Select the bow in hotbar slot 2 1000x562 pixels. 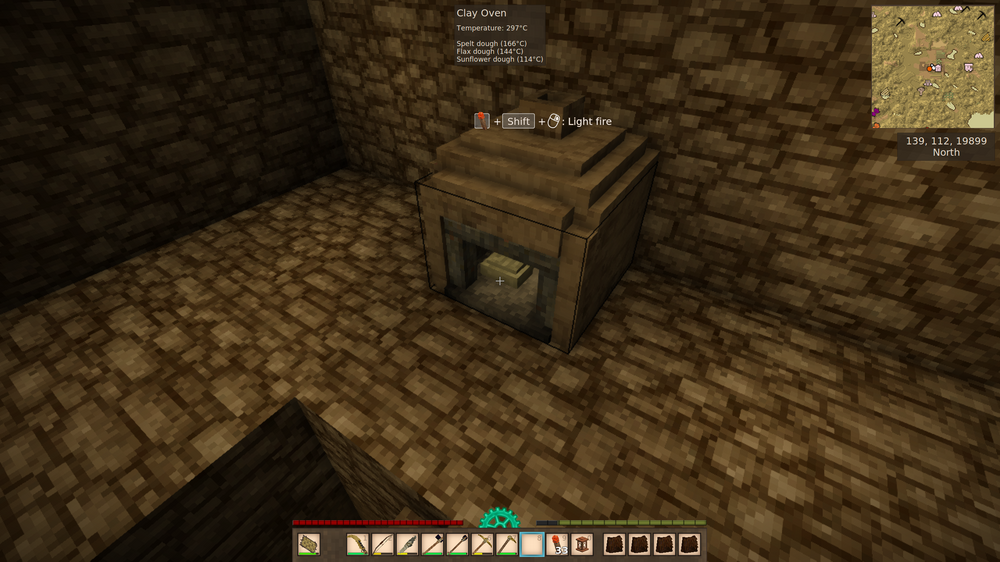383,544
